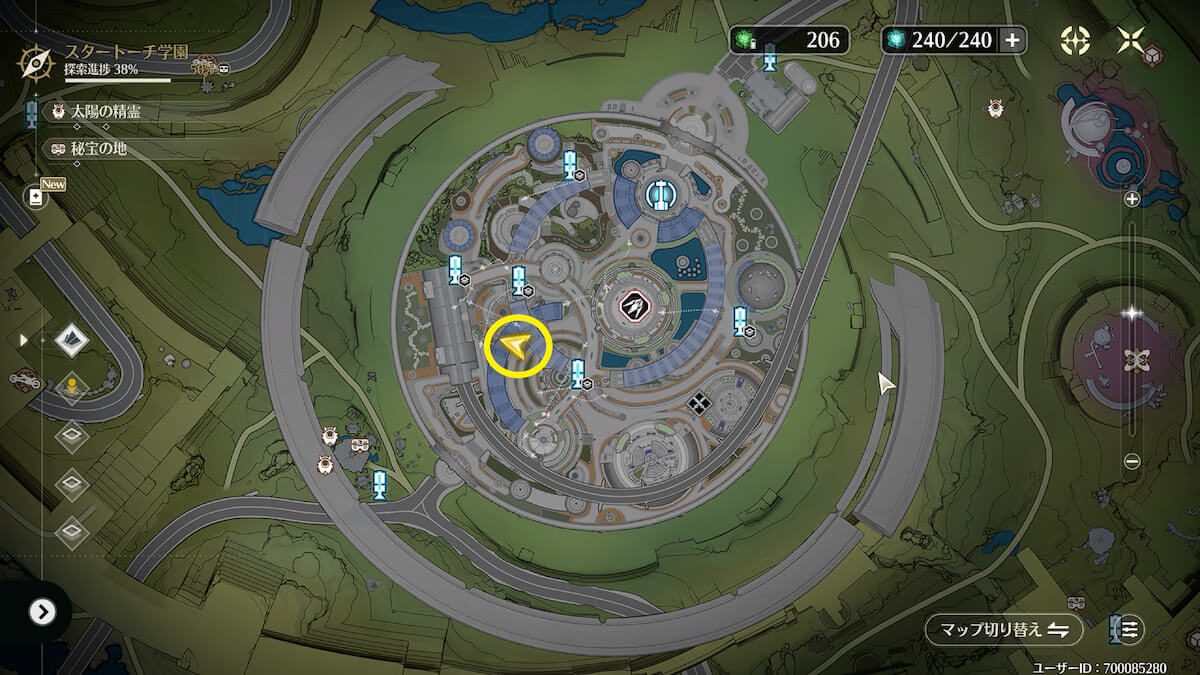
Task: Click the zoom-out minus button on map slider
Action: pos(1132,461)
